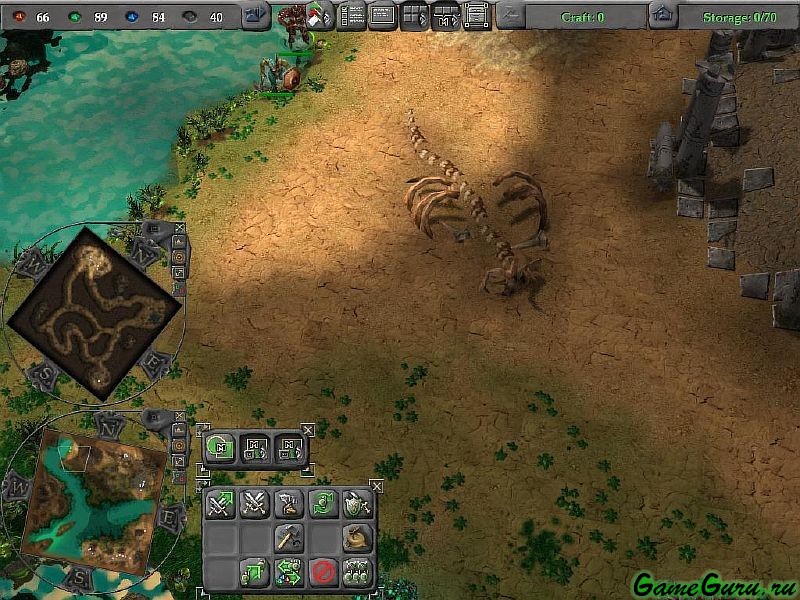
Task: Close the formation button panel
Action: [x=307, y=430]
